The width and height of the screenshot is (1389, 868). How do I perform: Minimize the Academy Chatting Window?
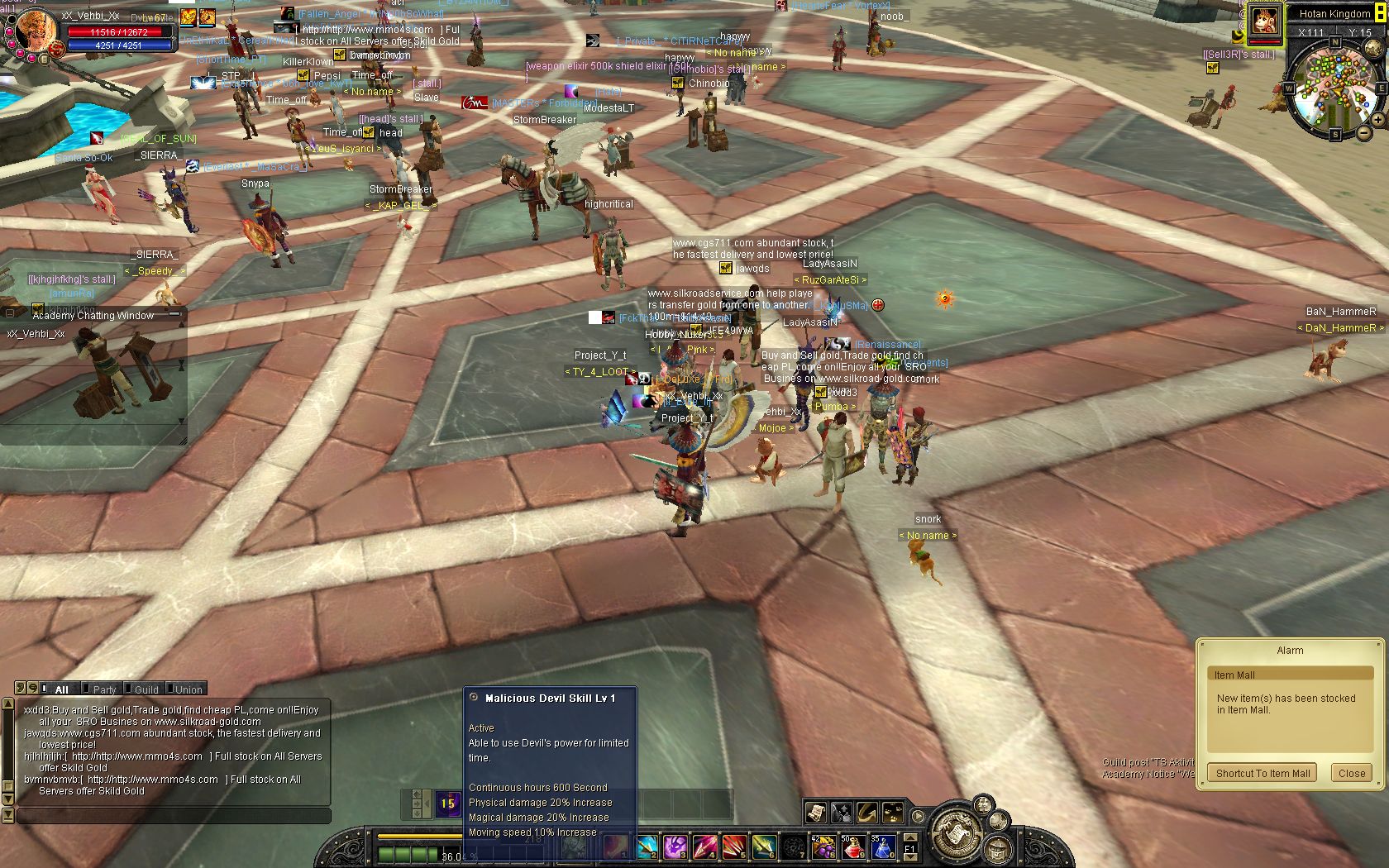coord(174,314)
